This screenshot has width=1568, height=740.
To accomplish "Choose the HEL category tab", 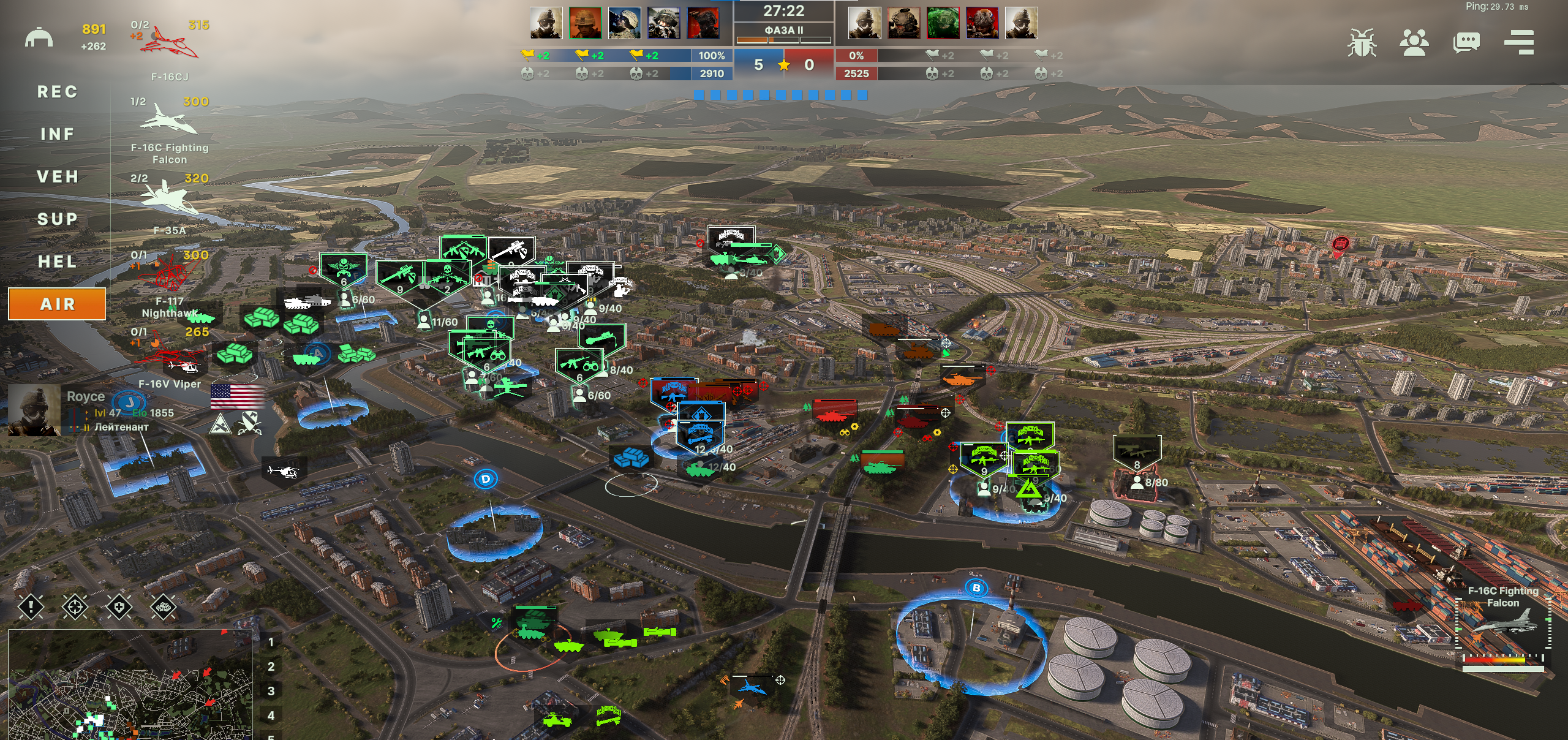I will point(57,262).
